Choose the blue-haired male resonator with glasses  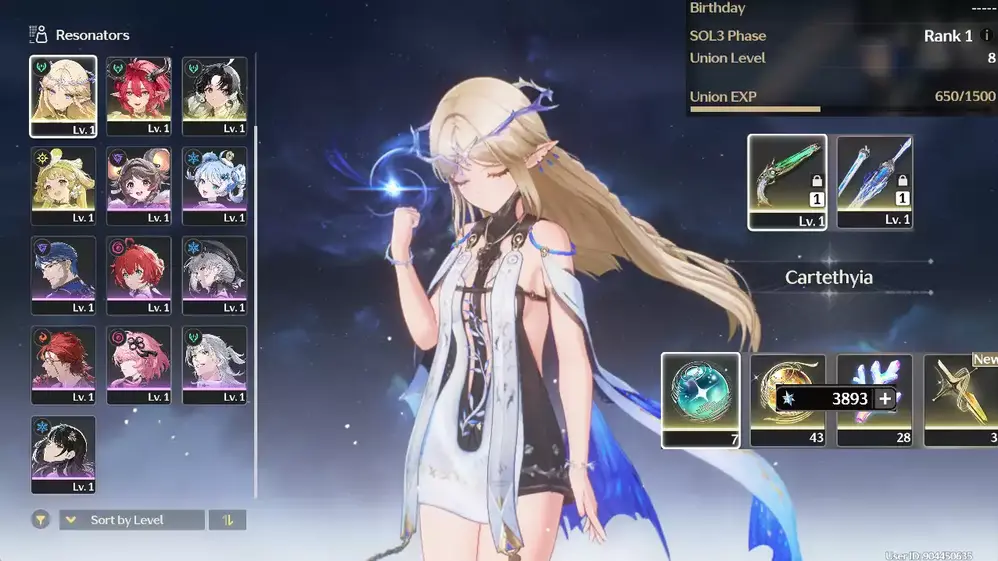click(63, 275)
